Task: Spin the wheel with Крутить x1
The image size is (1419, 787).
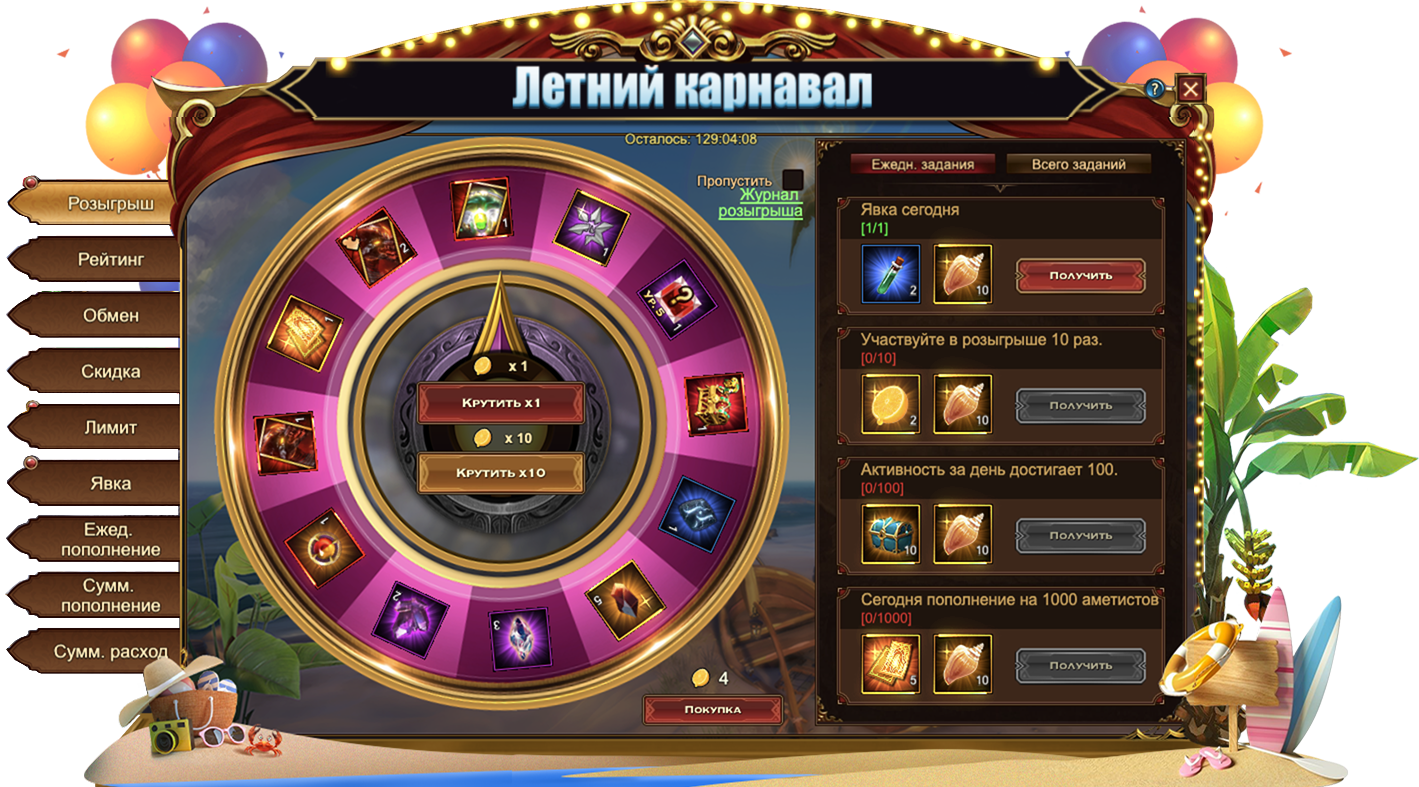Action: tap(500, 402)
